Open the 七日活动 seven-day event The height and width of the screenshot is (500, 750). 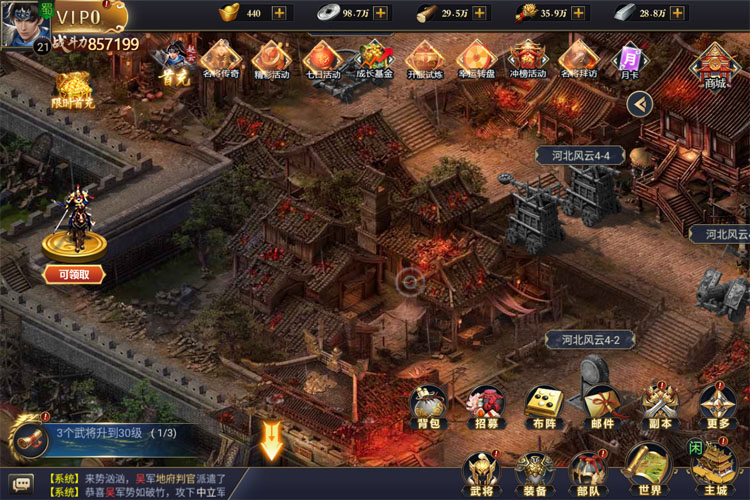[x=322, y=60]
